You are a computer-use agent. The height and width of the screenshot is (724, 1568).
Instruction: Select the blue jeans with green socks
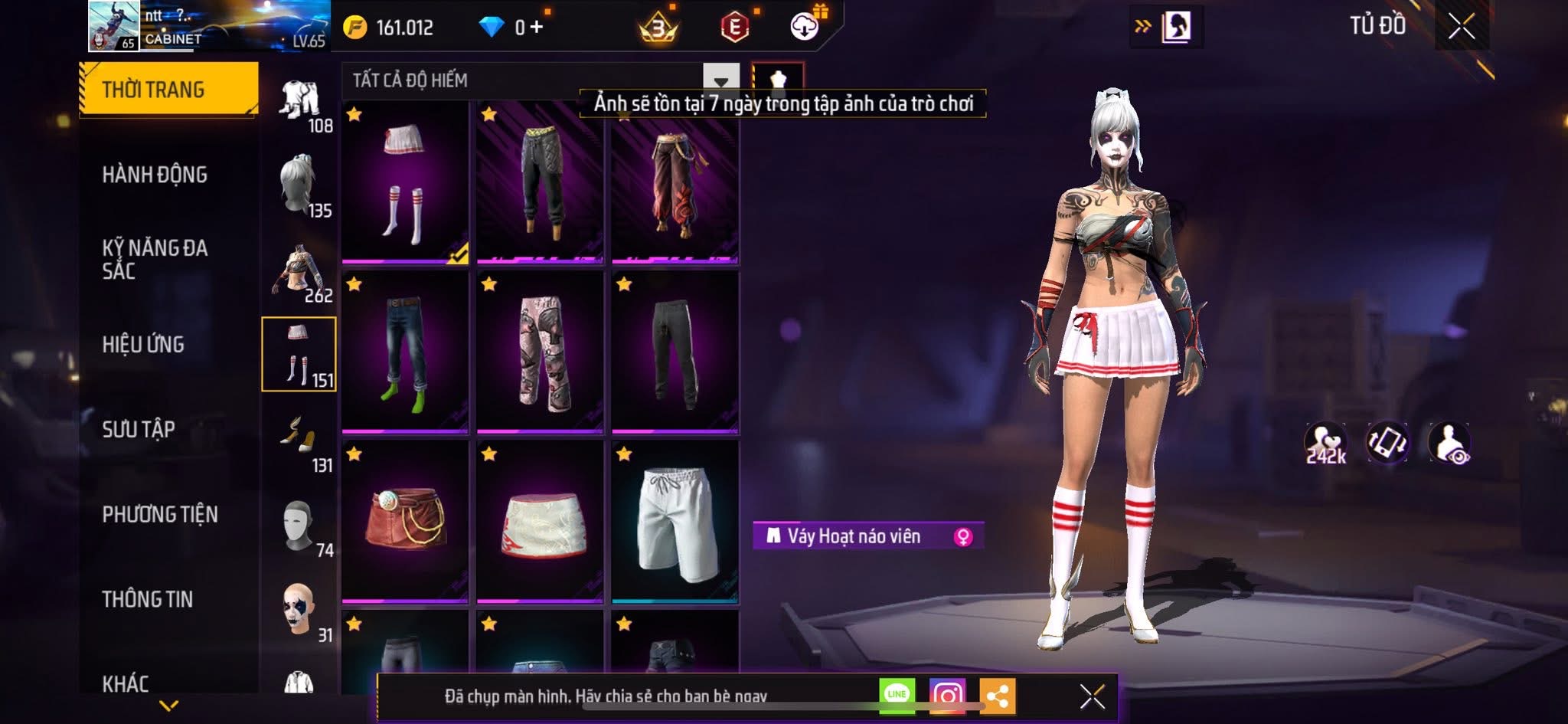pos(404,352)
